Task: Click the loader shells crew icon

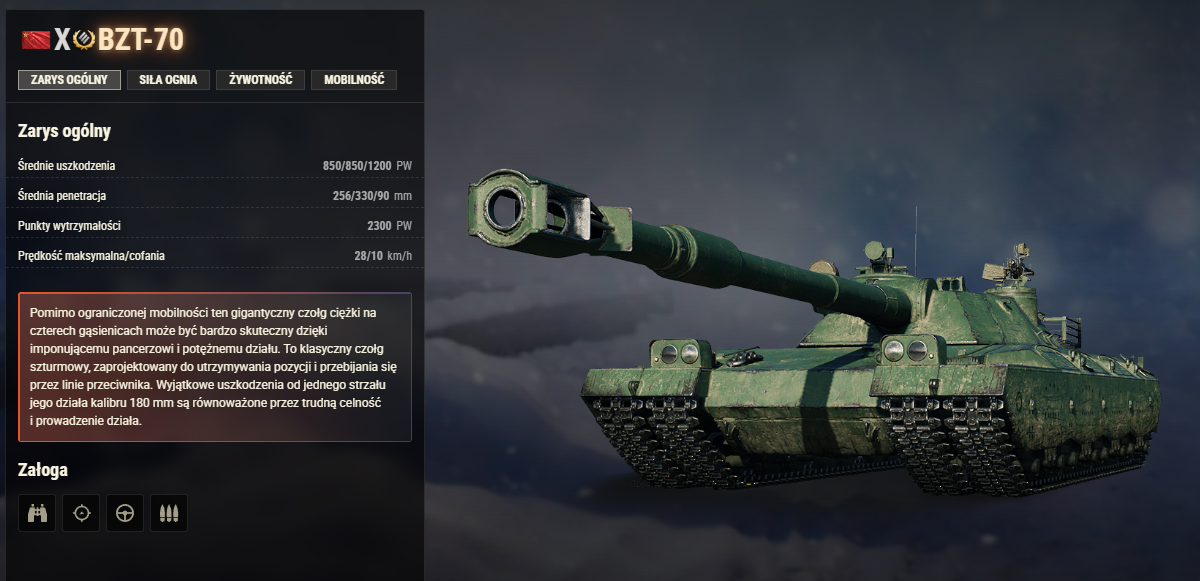Action: [x=169, y=513]
